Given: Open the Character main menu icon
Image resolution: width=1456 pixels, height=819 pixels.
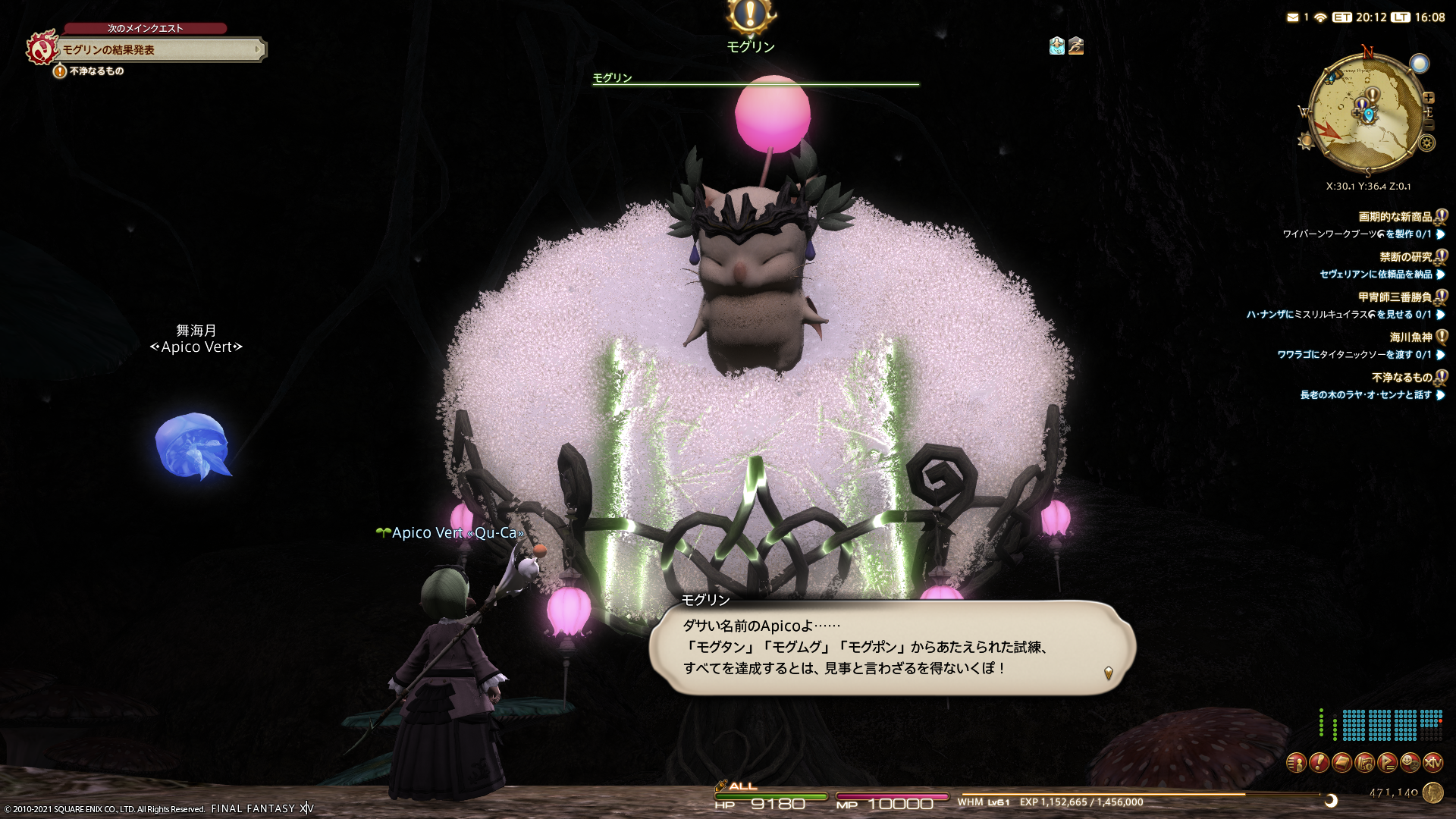Looking at the screenshot, I should tap(1296, 762).
